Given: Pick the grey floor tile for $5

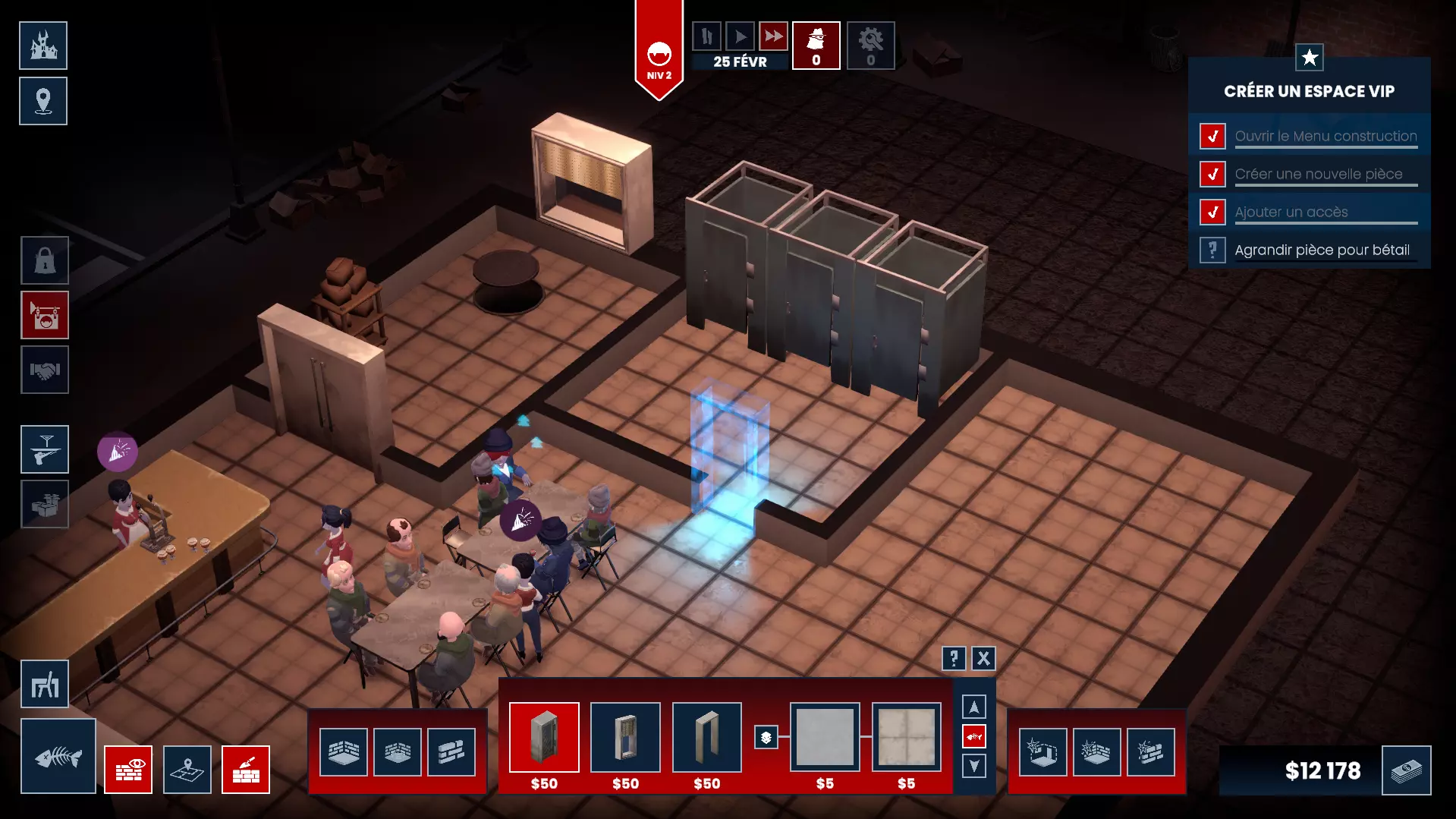Looking at the screenshot, I should (x=825, y=737).
